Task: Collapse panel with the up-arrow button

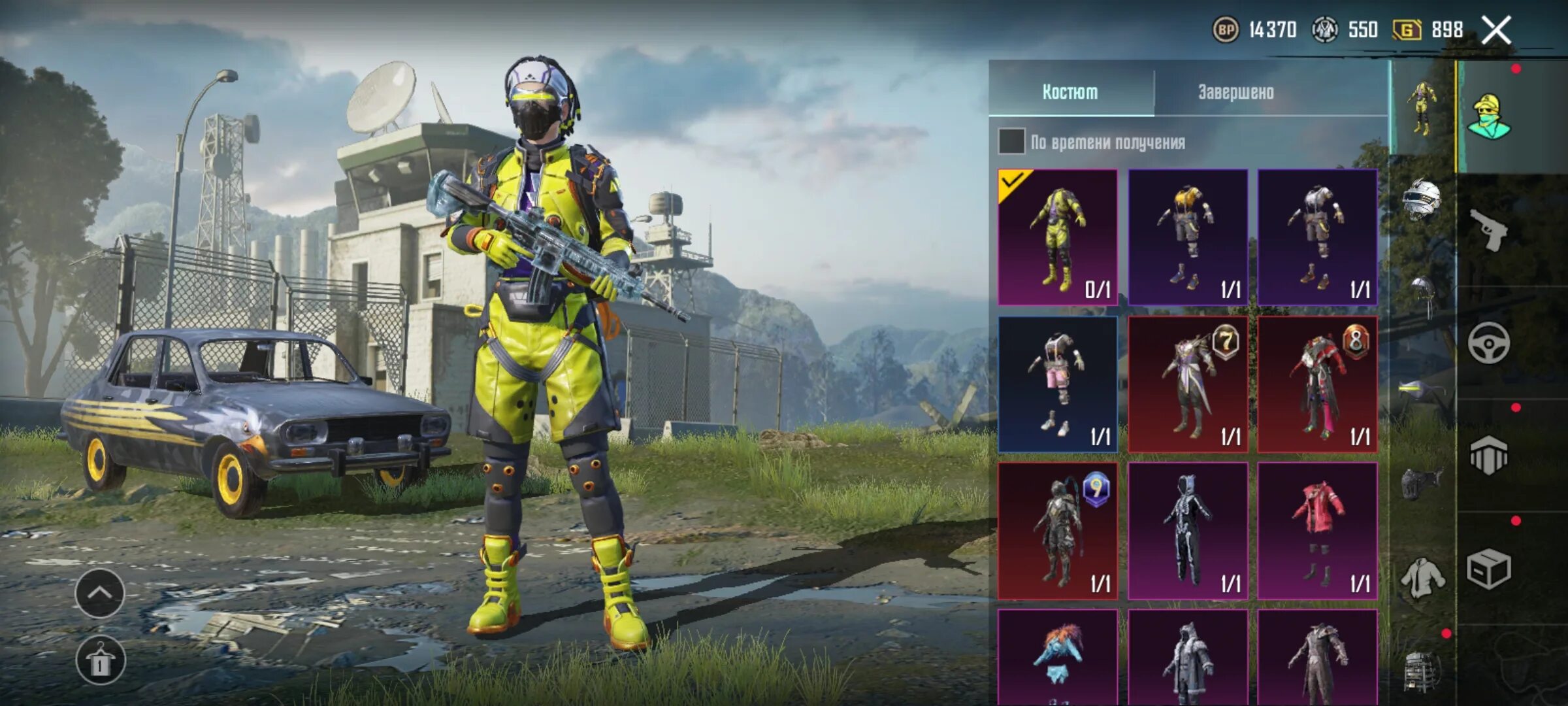Action: click(x=99, y=594)
